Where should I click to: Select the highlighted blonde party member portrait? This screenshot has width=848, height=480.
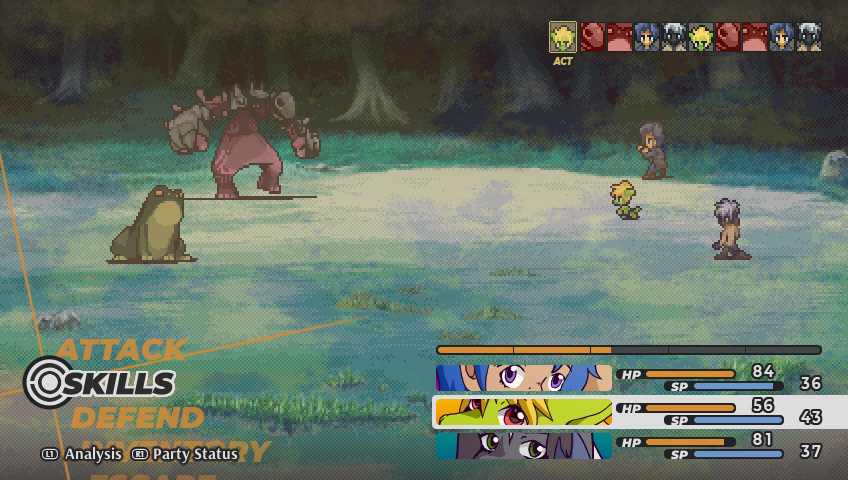point(523,412)
